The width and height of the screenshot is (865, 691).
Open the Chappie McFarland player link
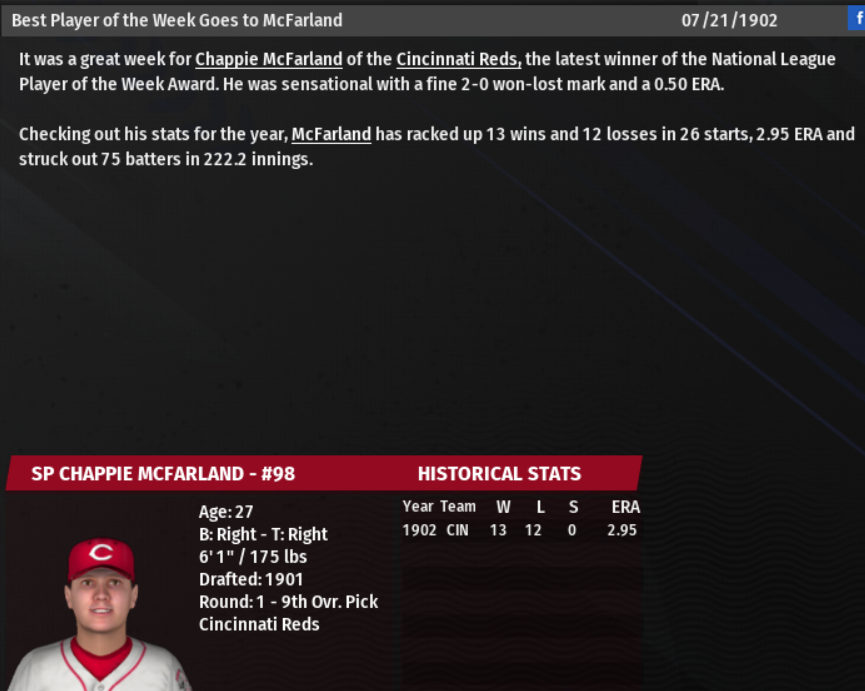(x=268, y=60)
